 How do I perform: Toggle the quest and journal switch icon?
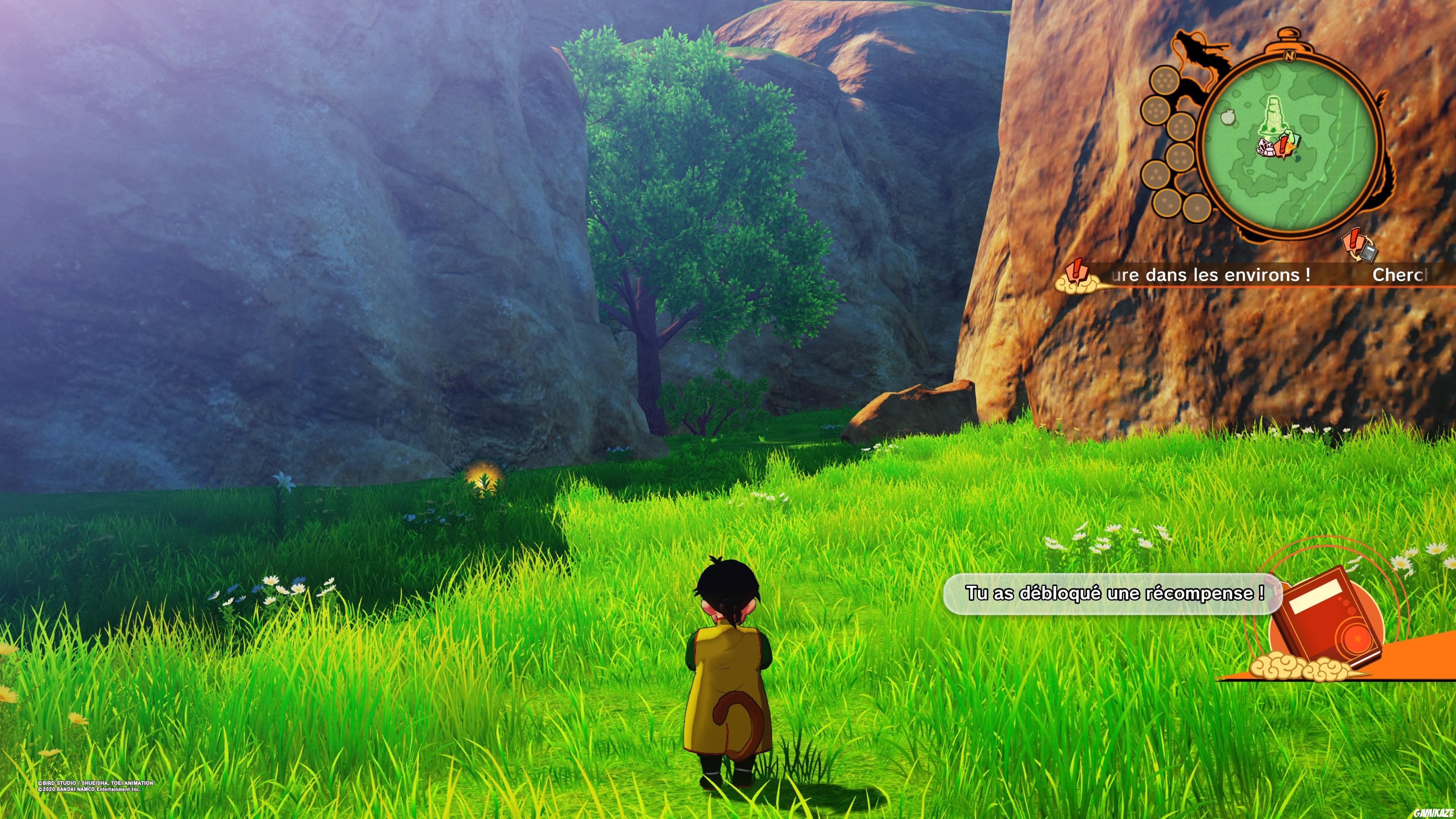pos(1359,248)
